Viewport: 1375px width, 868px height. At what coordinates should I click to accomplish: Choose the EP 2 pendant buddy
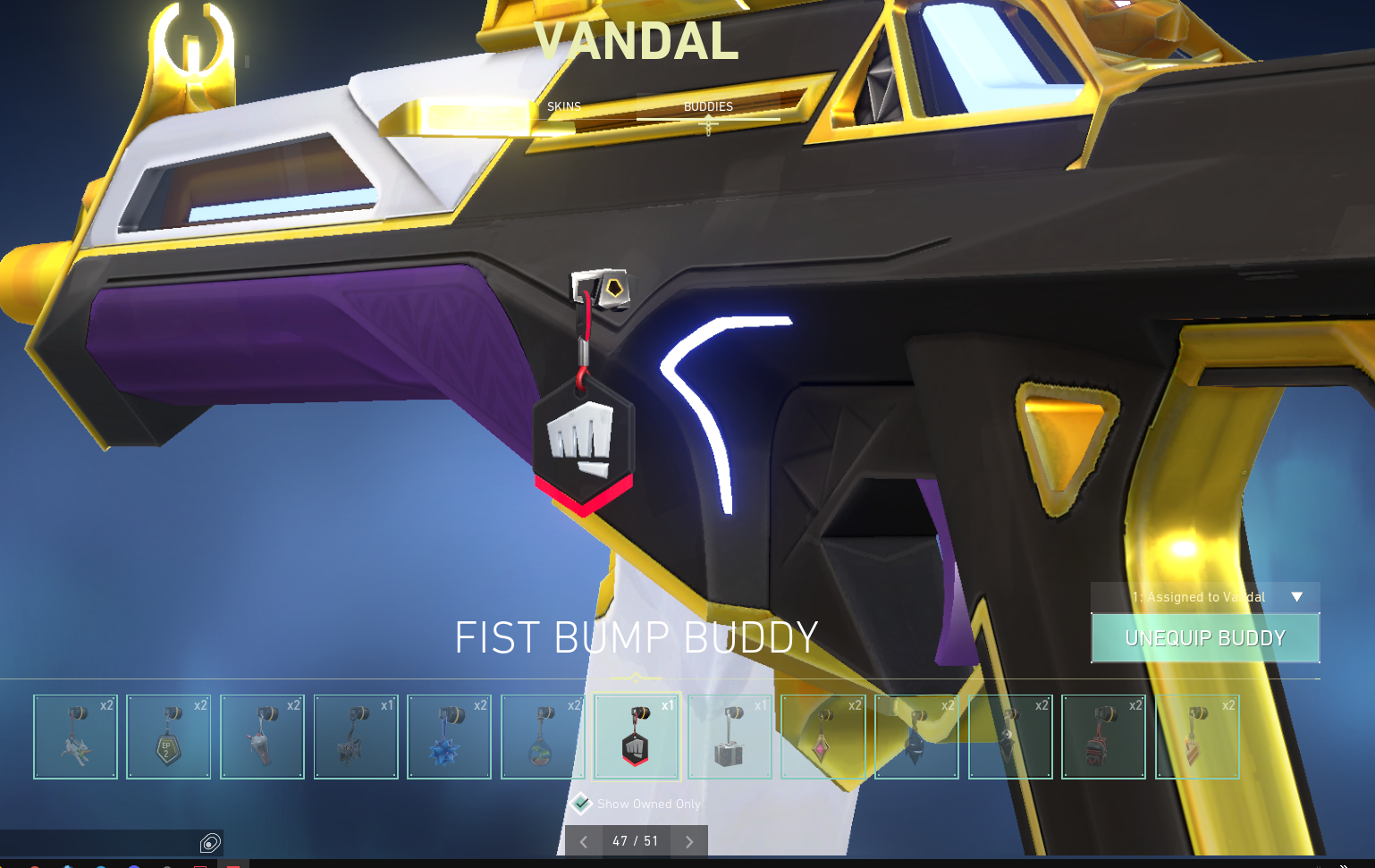point(169,737)
